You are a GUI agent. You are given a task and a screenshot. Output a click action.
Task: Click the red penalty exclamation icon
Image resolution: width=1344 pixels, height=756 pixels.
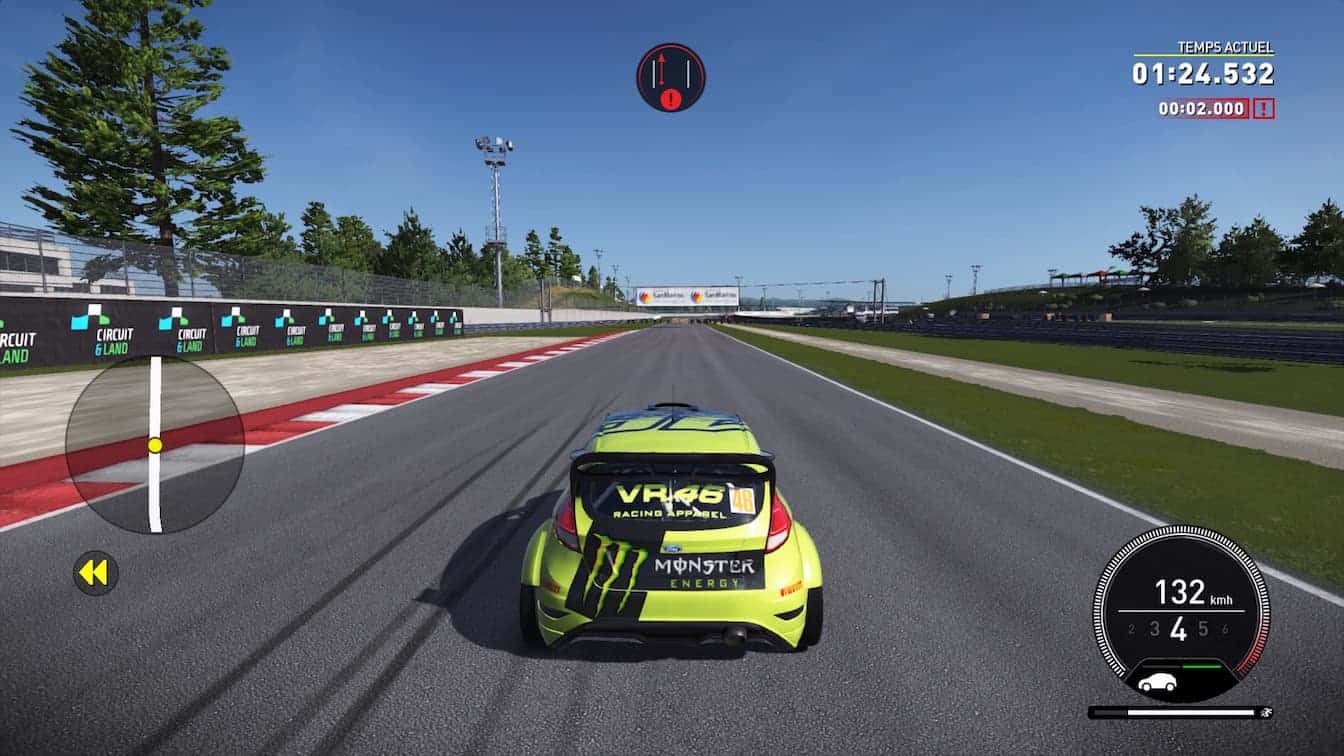[1264, 109]
